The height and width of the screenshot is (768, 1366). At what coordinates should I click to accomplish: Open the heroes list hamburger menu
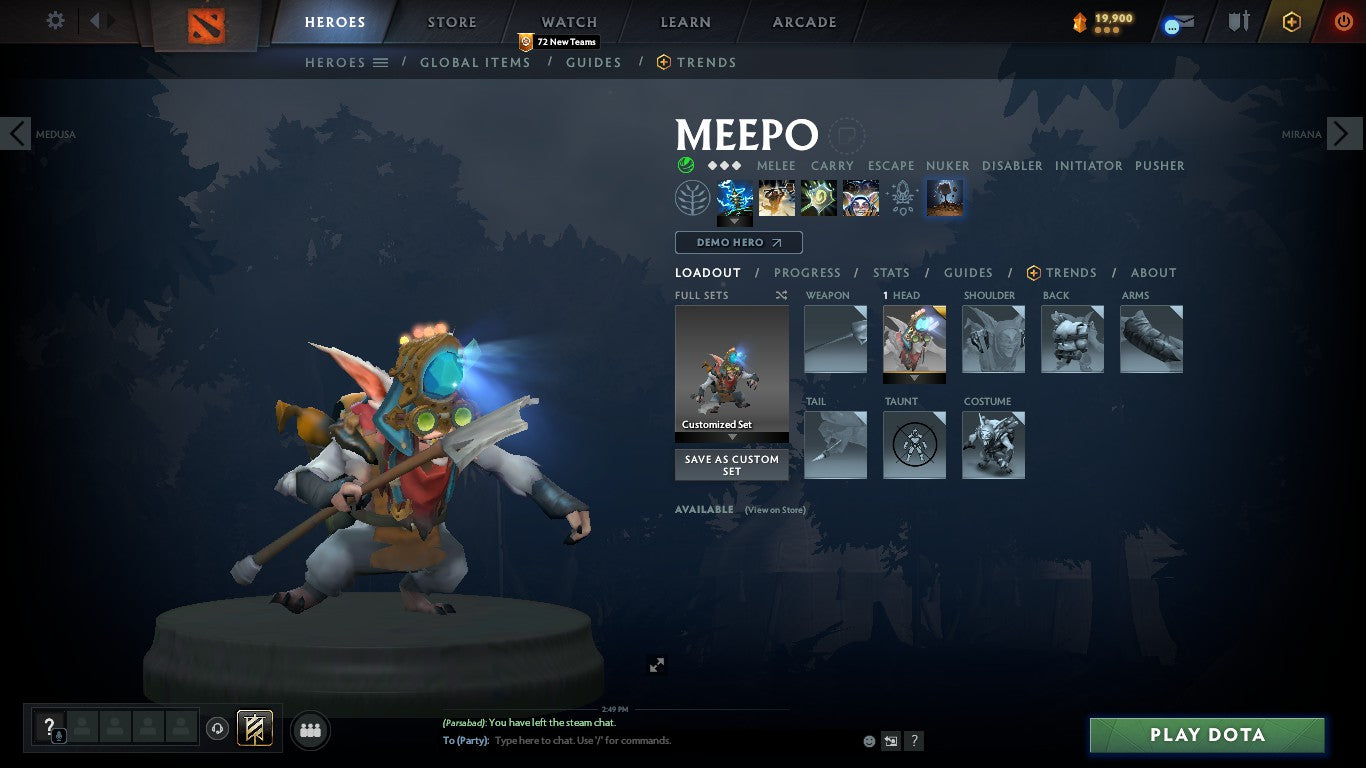coord(379,62)
